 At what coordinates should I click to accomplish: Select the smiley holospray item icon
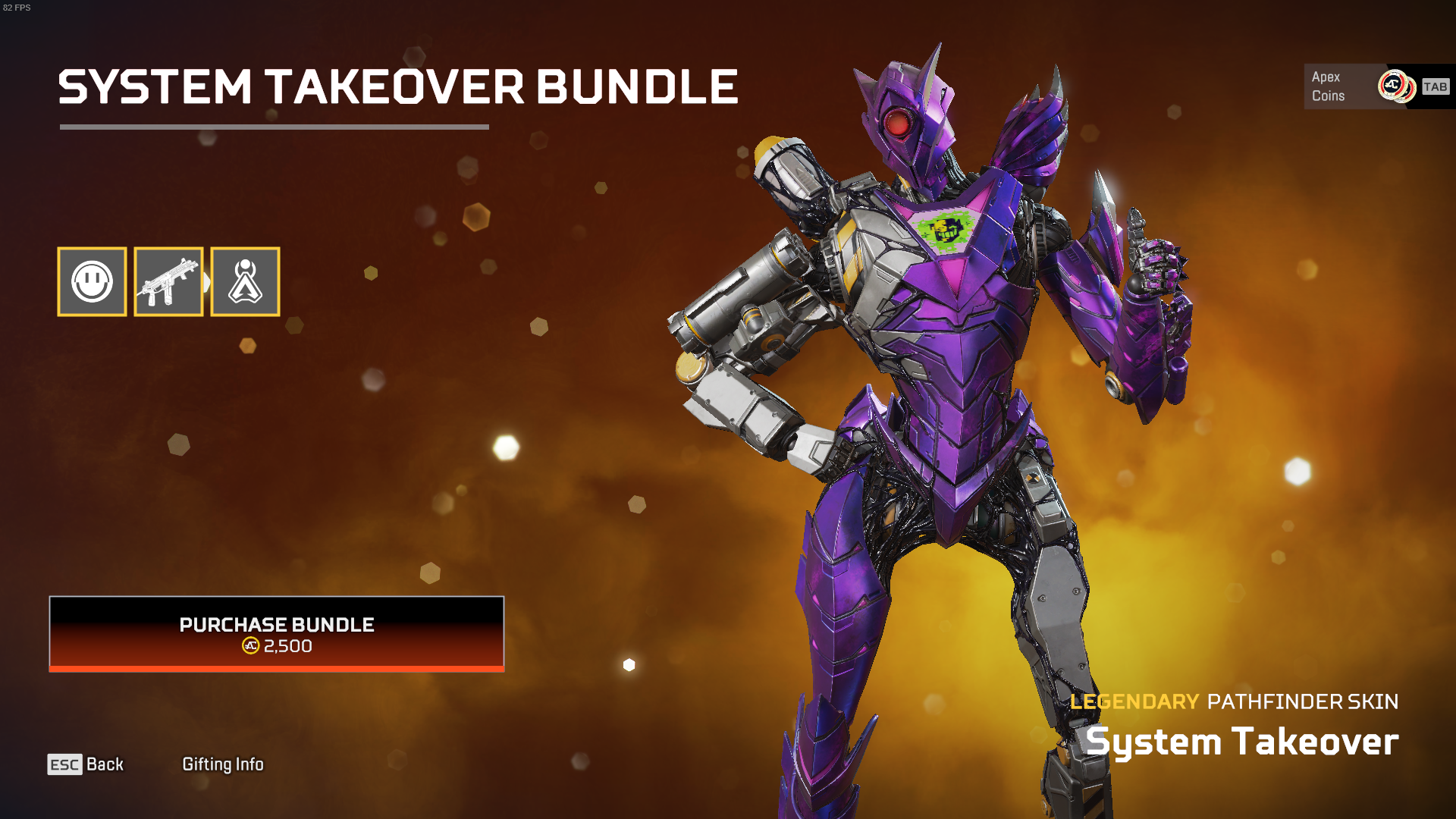[x=92, y=281]
